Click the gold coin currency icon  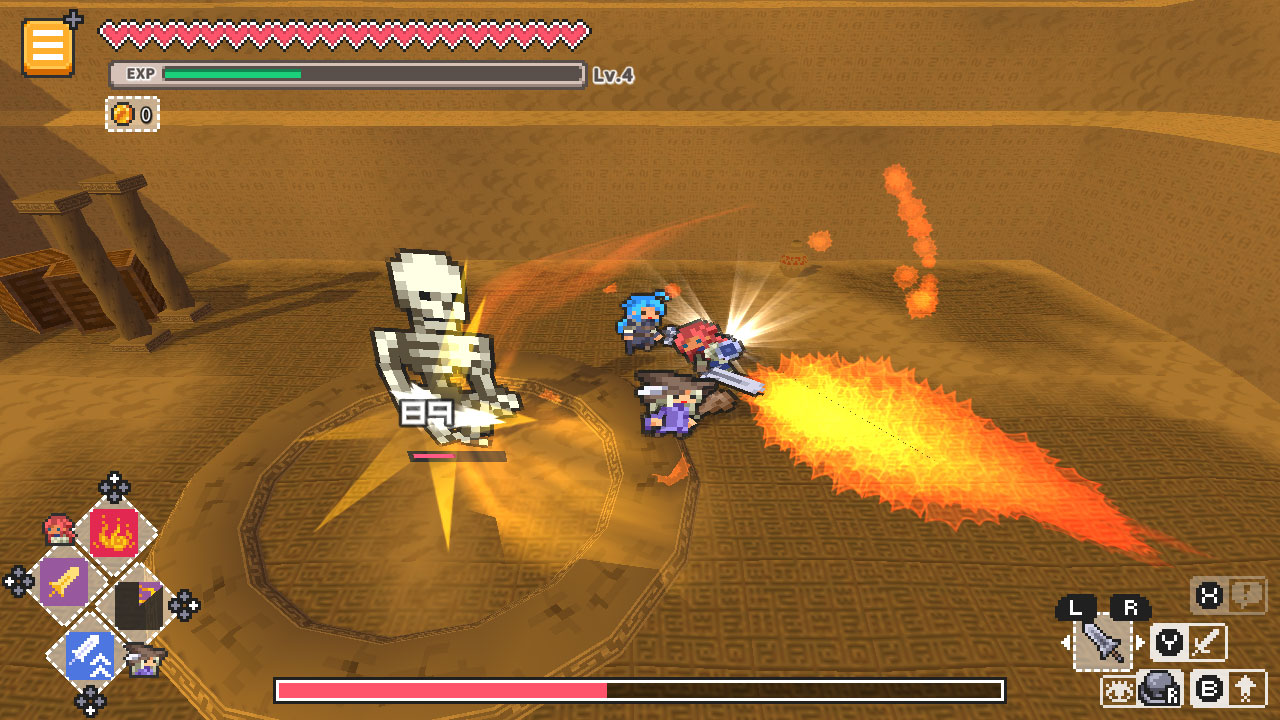[121, 112]
